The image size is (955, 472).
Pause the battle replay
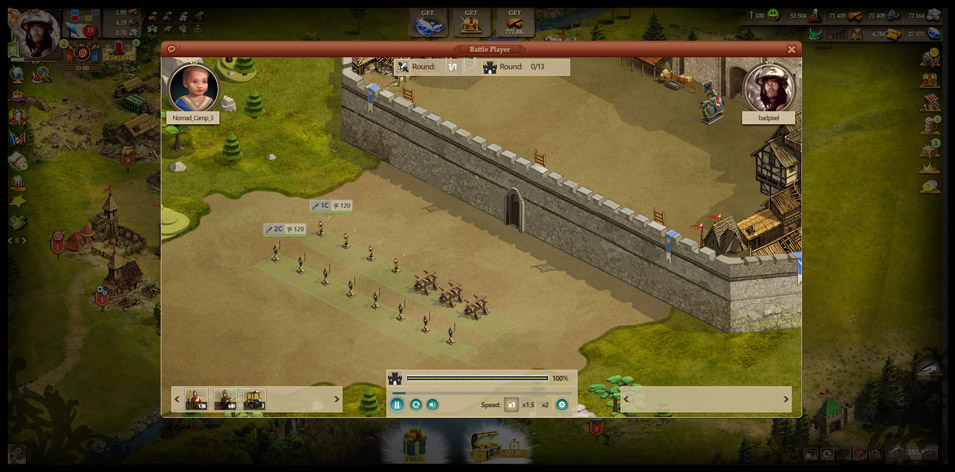(397, 405)
